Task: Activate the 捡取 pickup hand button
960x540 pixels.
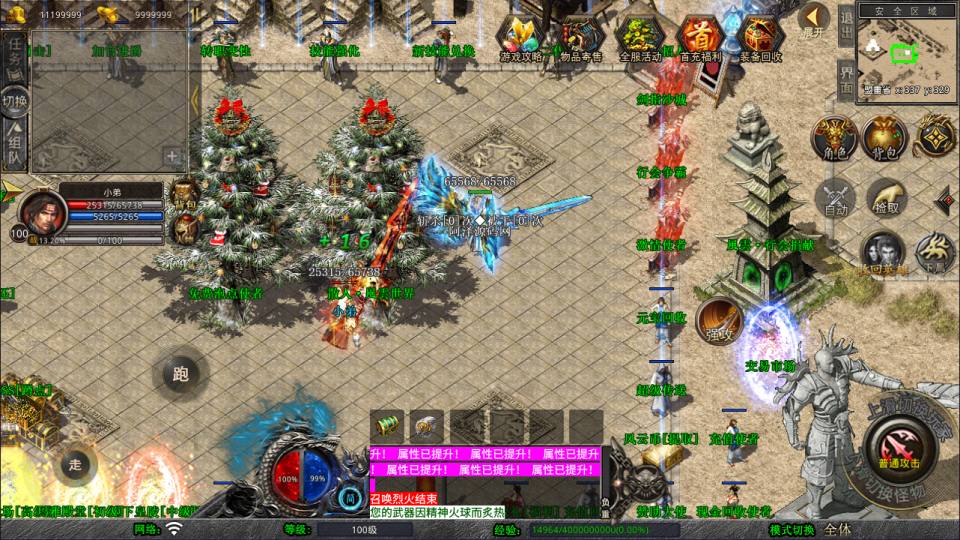Action: [x=886, y=197]
